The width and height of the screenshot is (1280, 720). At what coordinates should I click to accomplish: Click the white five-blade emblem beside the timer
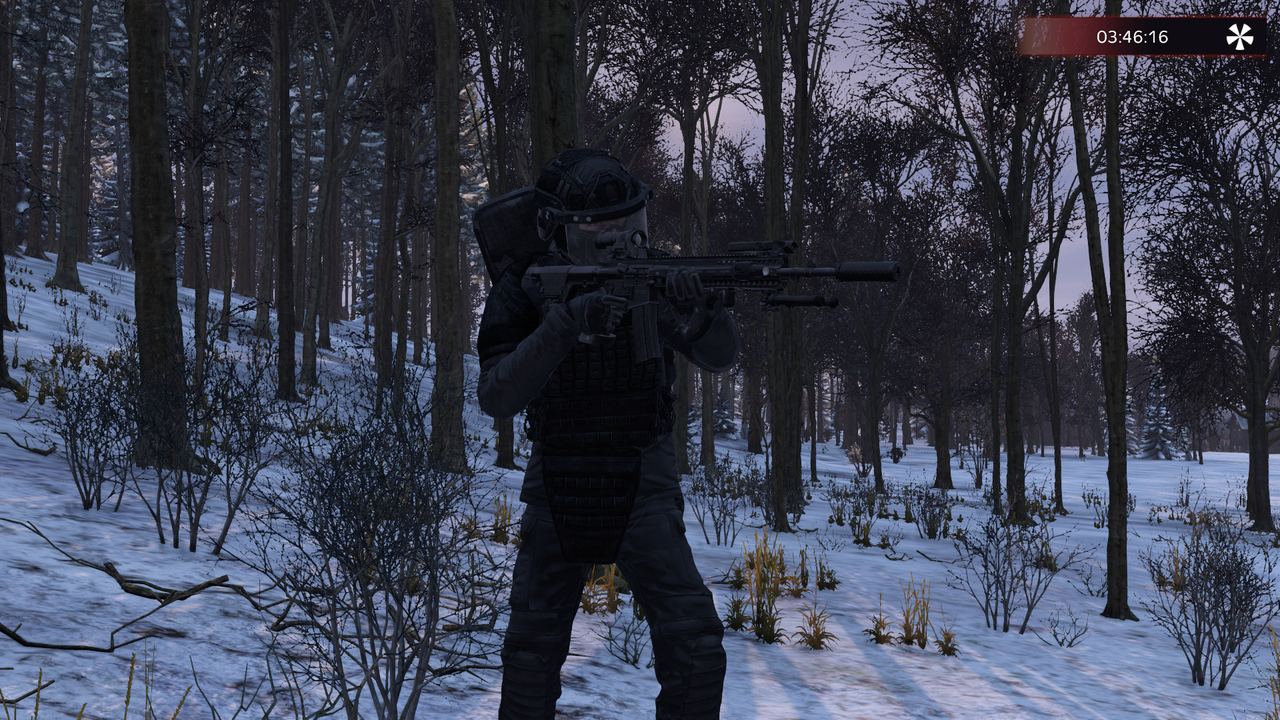pyautogui.click(x=1239, y=37)
